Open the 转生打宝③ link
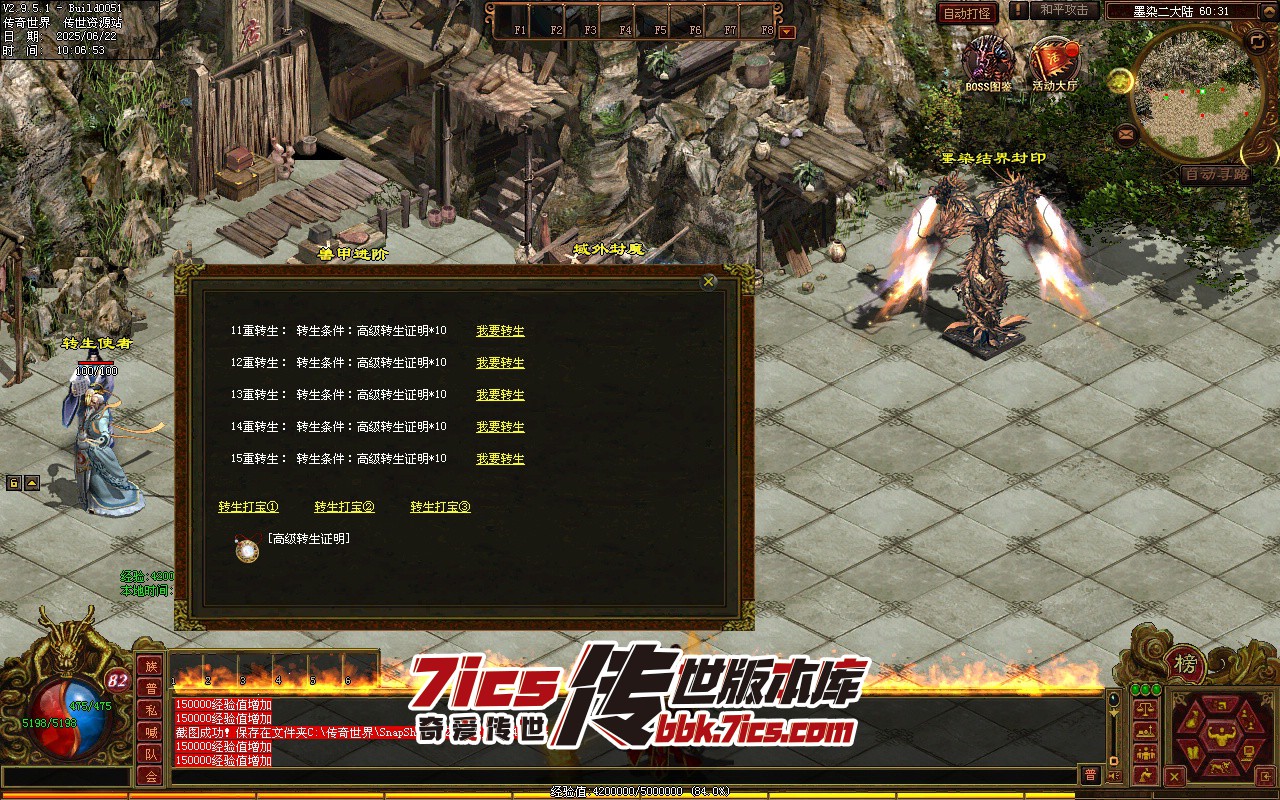This screenshot has height=800, width=1280. click(440, 507)
